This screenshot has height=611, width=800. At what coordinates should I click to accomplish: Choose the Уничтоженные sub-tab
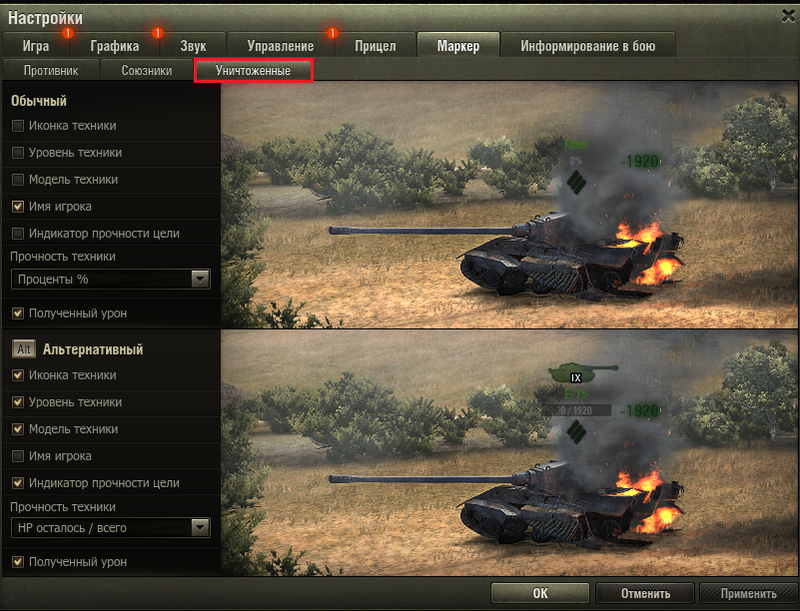click(253, 71)
